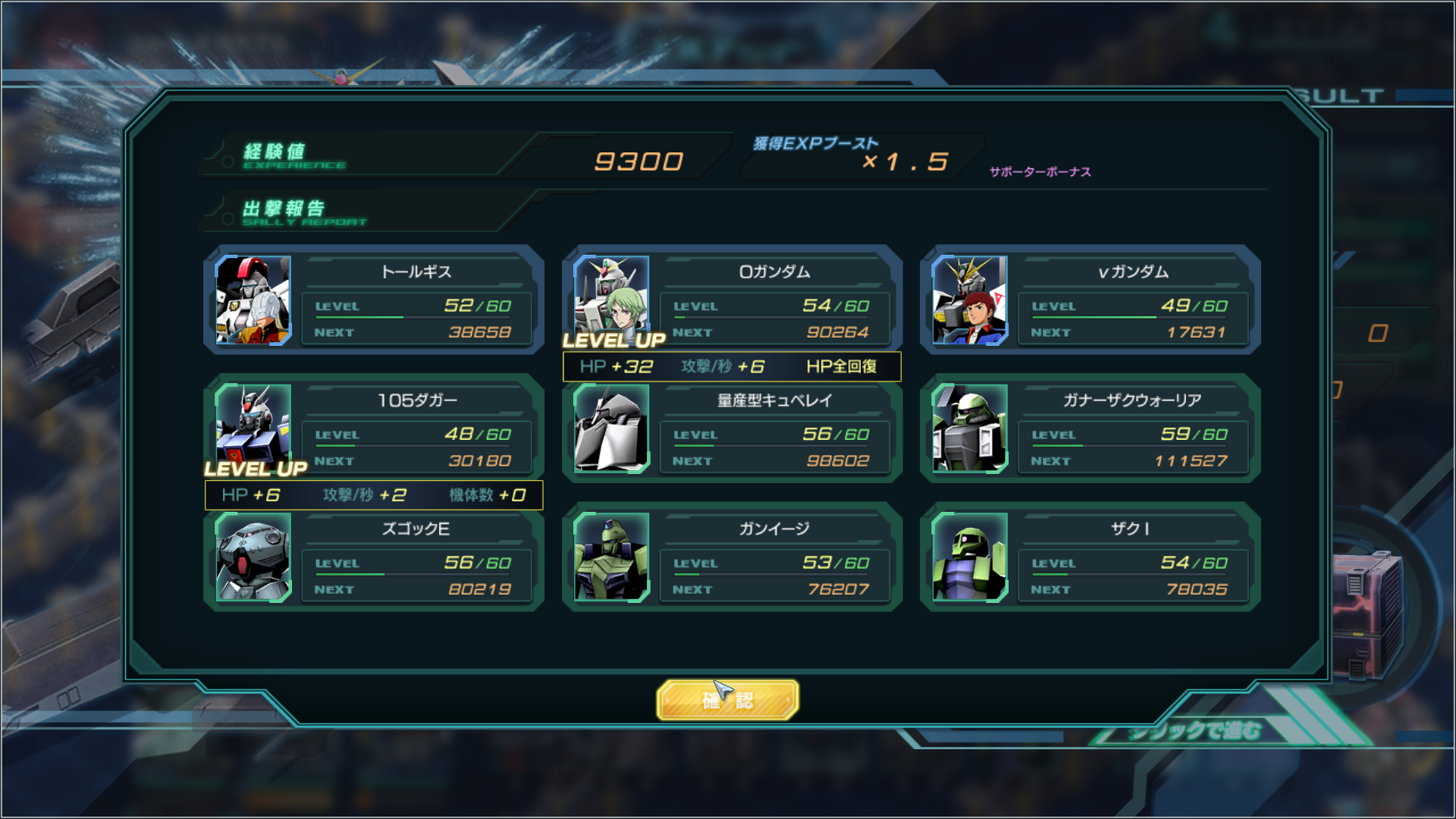Choose the νガンダム unit card
The image size is (1456, 819).
(1090, 300)
